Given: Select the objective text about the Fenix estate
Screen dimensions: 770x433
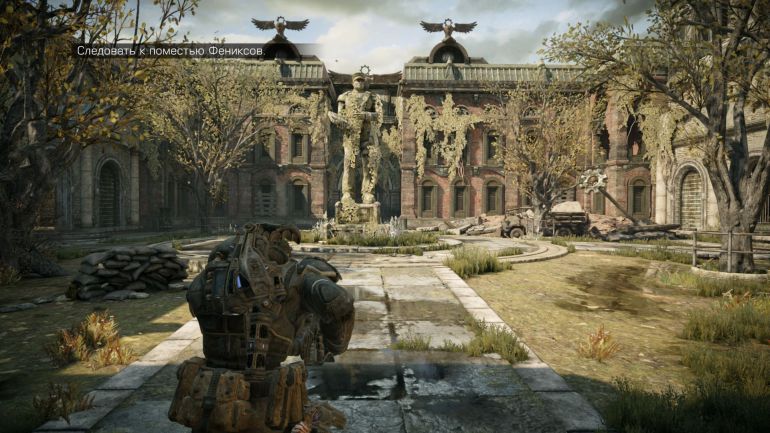Looking at the screenshot, I should pyautogui.click(x=171, y=50).
